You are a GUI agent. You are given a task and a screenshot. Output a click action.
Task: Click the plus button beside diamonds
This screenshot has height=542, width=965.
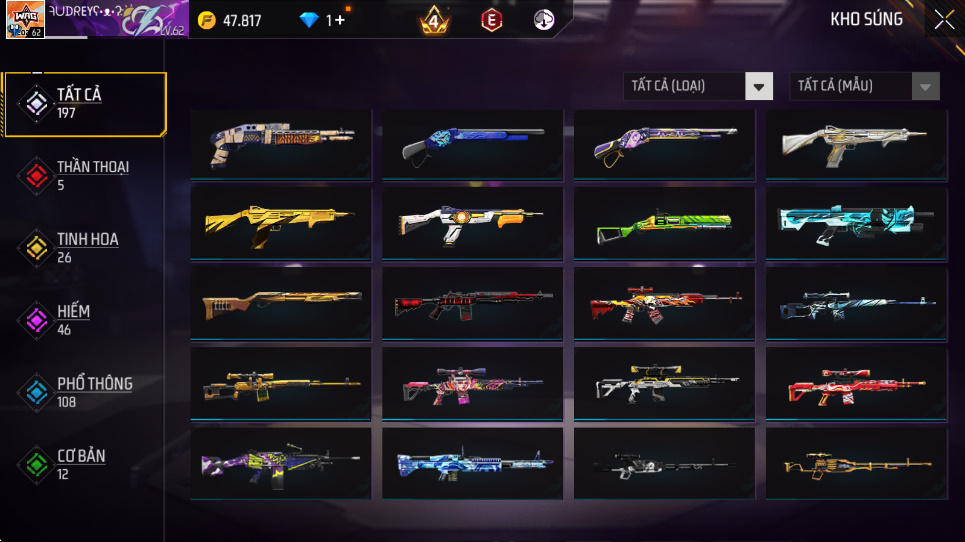[341, 20]
